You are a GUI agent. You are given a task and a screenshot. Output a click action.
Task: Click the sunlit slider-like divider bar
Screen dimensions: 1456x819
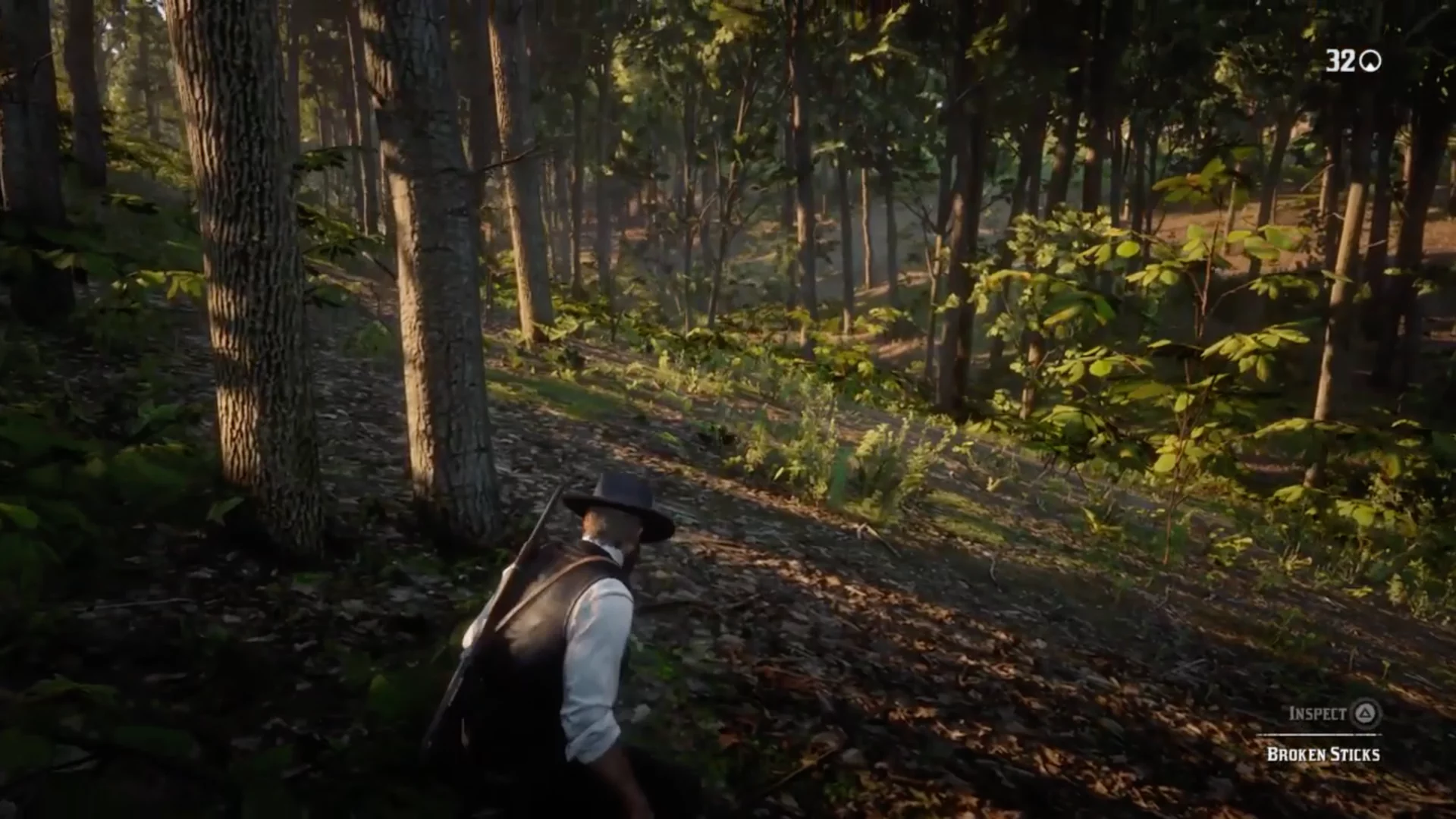pos(1318,734)
